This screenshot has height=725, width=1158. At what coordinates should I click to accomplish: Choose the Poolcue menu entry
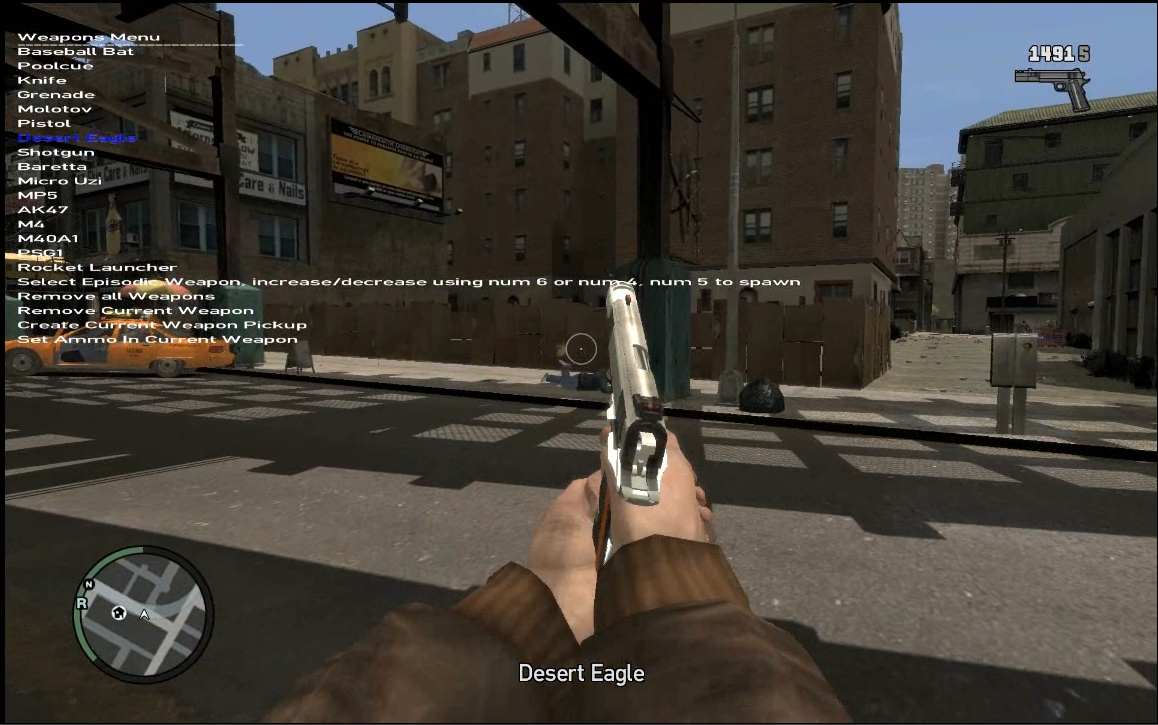[55, 66]
